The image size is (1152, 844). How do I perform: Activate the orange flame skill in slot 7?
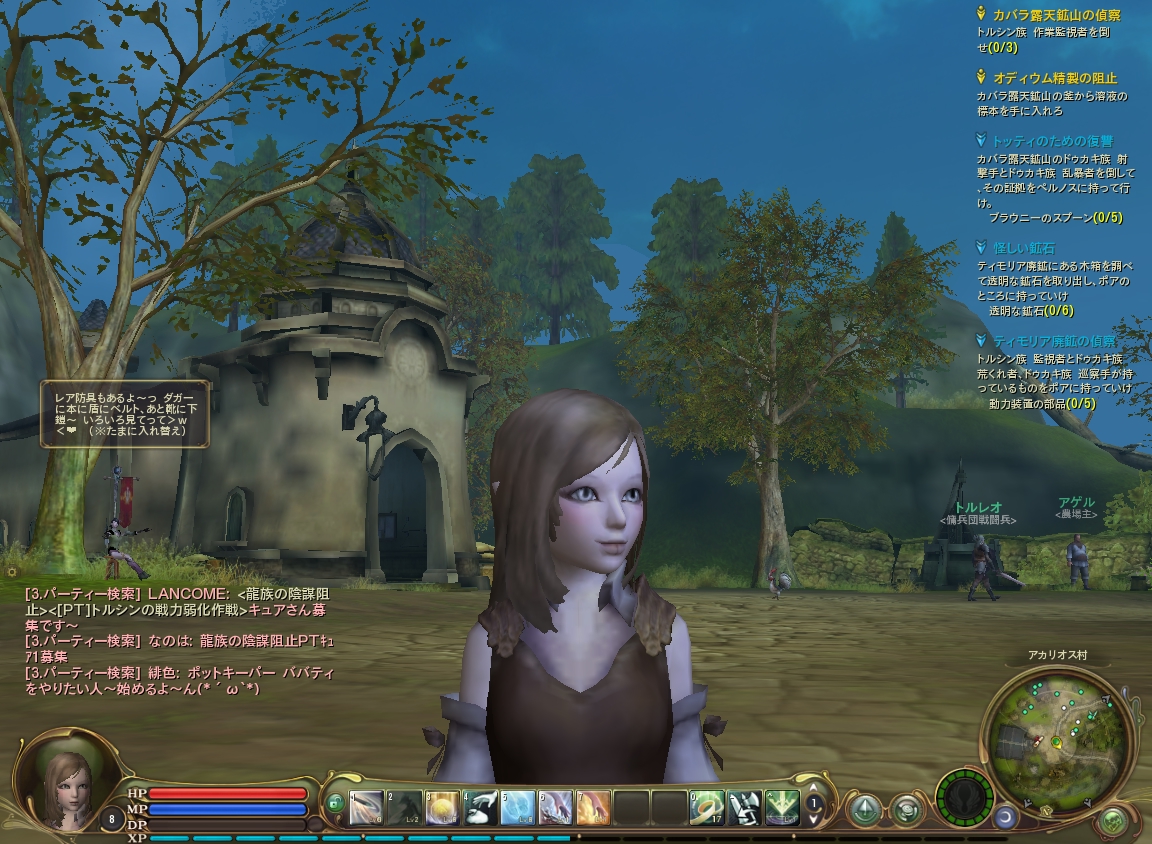click(x=593, y=807)
